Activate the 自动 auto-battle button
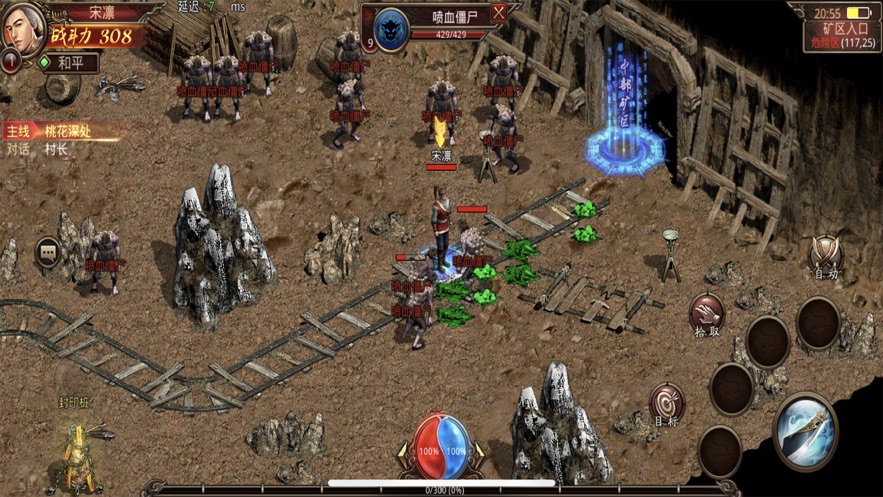Screen dimensions: 883x497 pyautogui.click(x=825, y=257)
